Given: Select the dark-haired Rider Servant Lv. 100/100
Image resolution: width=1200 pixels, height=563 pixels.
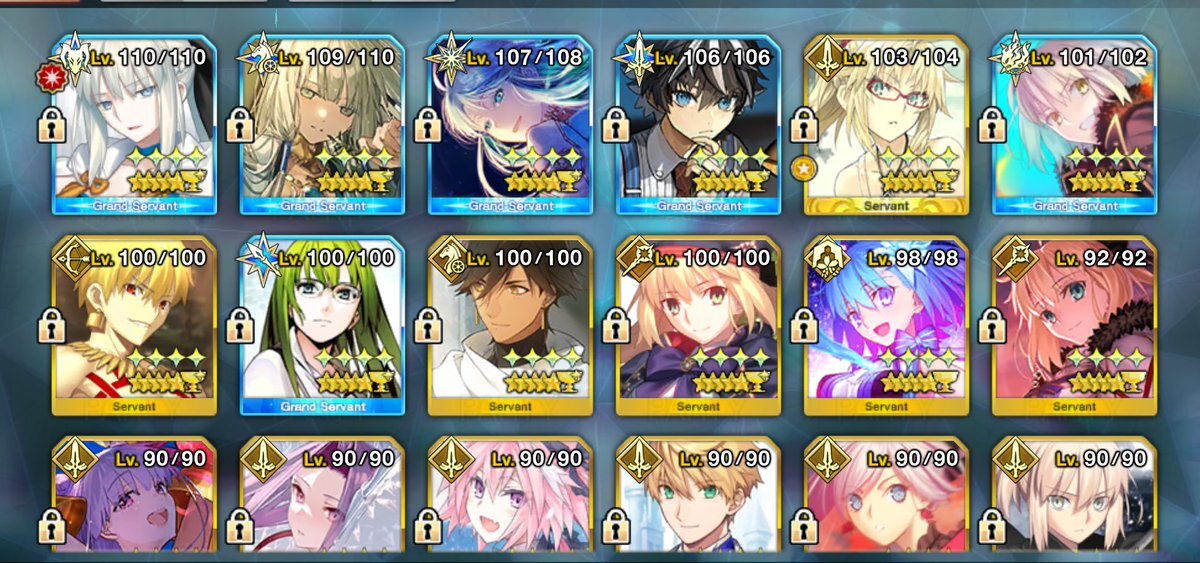Looking at the screenshot, I should click(509, 325).
